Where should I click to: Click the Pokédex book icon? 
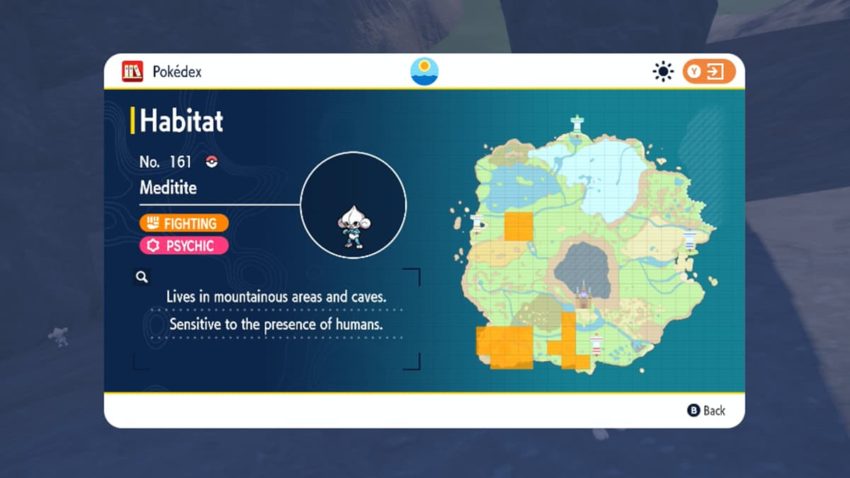click(x=132, y=72)
